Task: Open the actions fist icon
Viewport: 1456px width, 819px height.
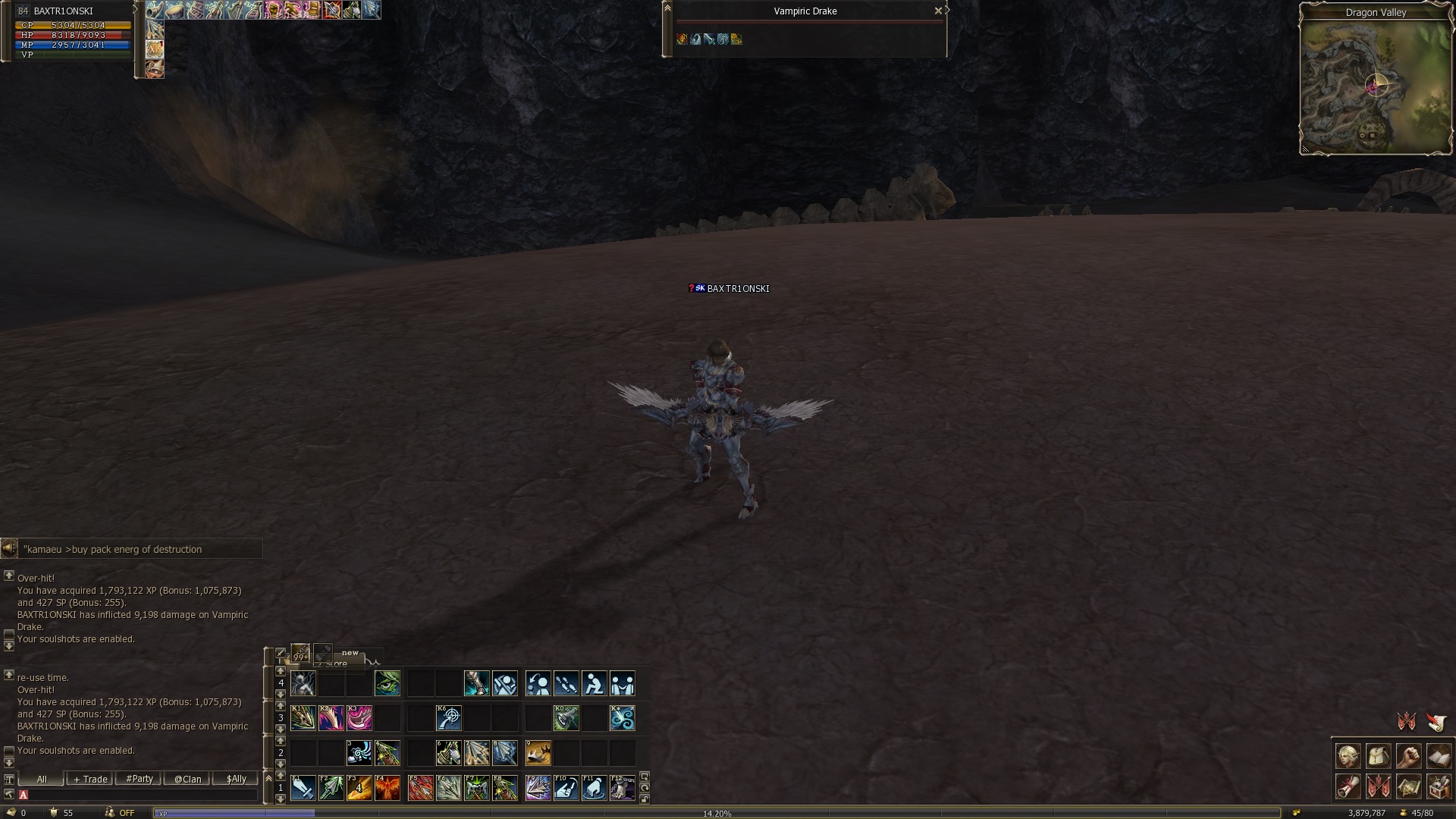Action: (x=1408, y=756)
